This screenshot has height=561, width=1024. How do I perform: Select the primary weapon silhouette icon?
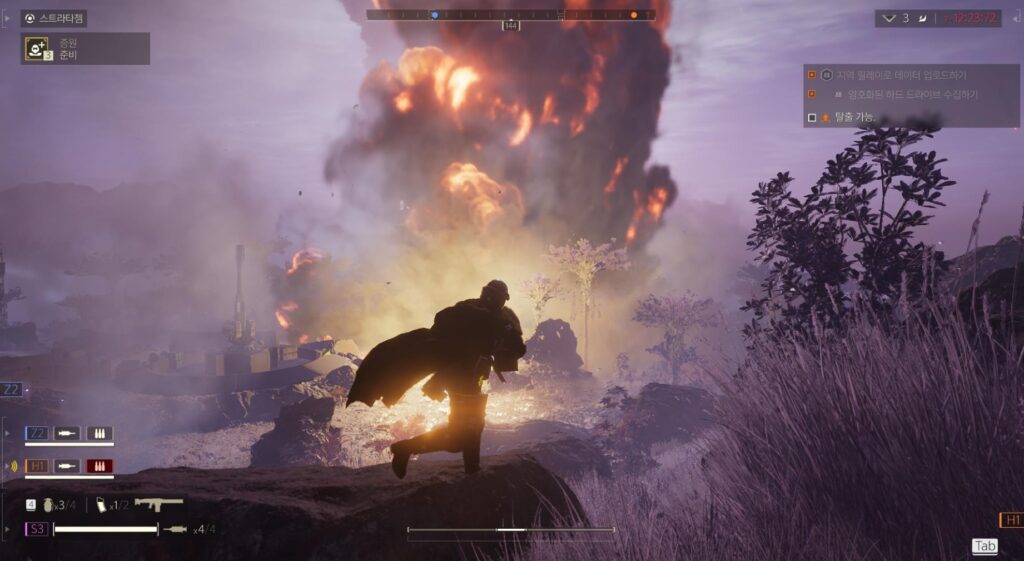(159, 504)
